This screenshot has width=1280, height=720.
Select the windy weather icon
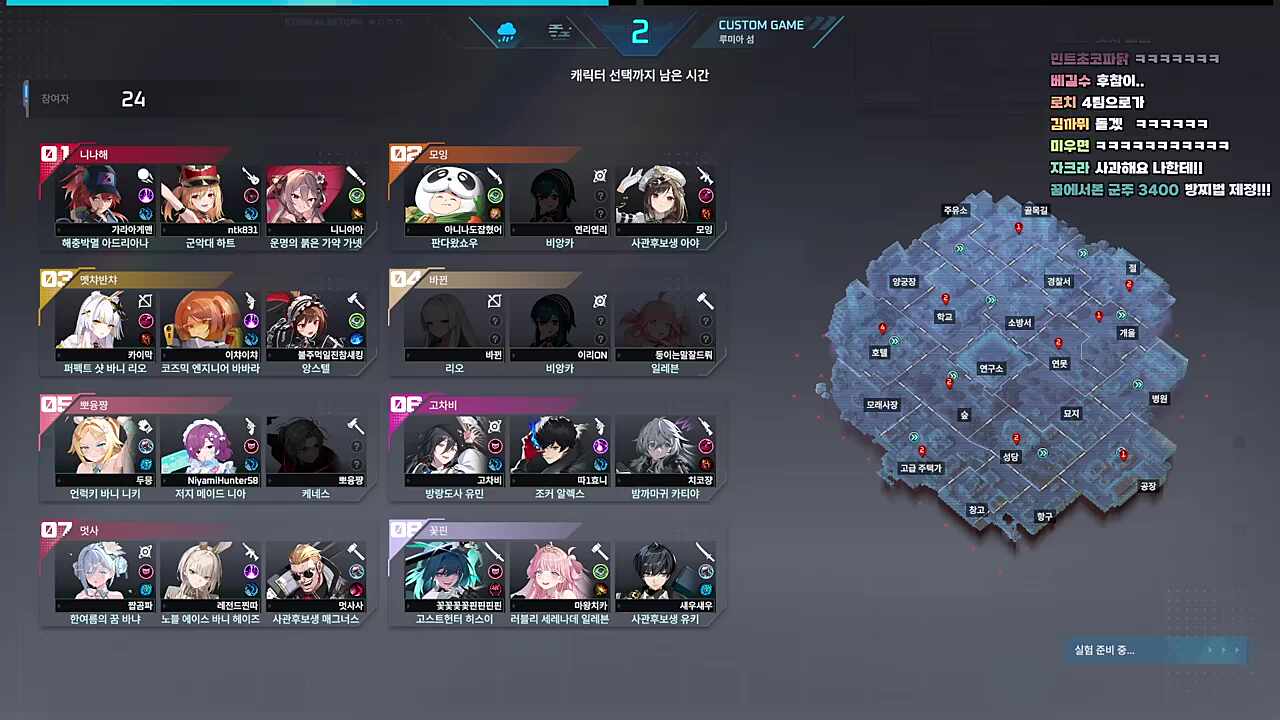tap(559, 32)
